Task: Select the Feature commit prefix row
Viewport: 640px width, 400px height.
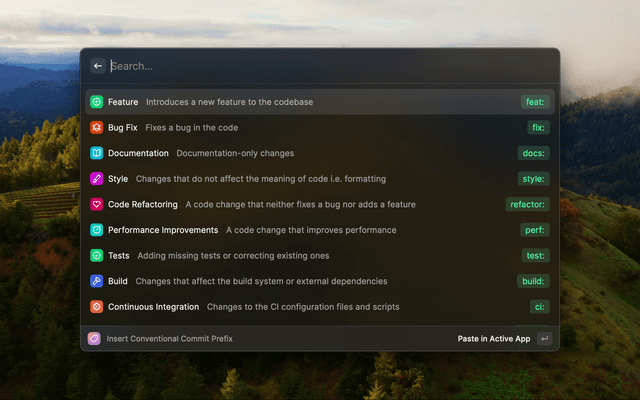Action: [x=320, y=102]
